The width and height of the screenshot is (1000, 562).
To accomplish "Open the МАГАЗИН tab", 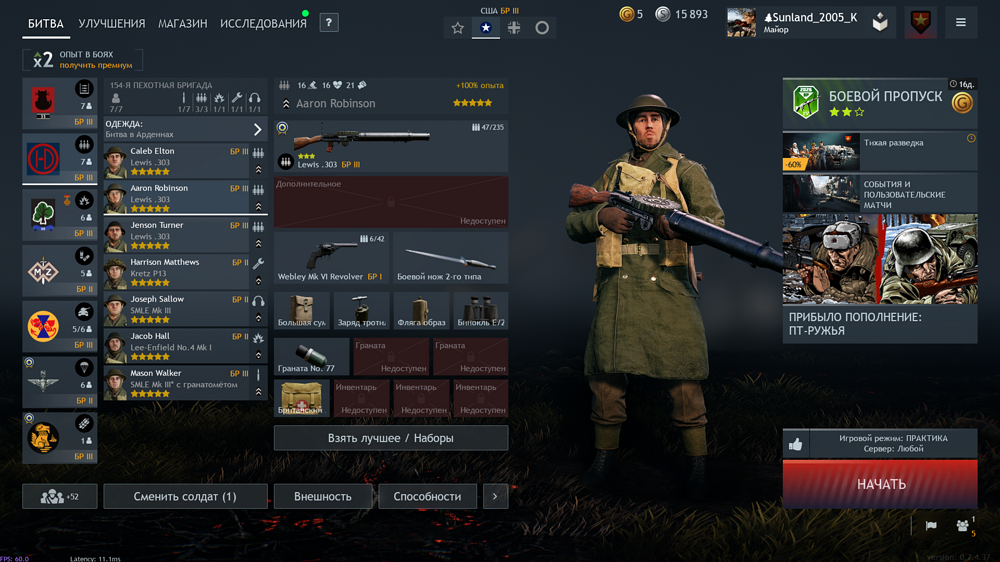I will [183, 23].
